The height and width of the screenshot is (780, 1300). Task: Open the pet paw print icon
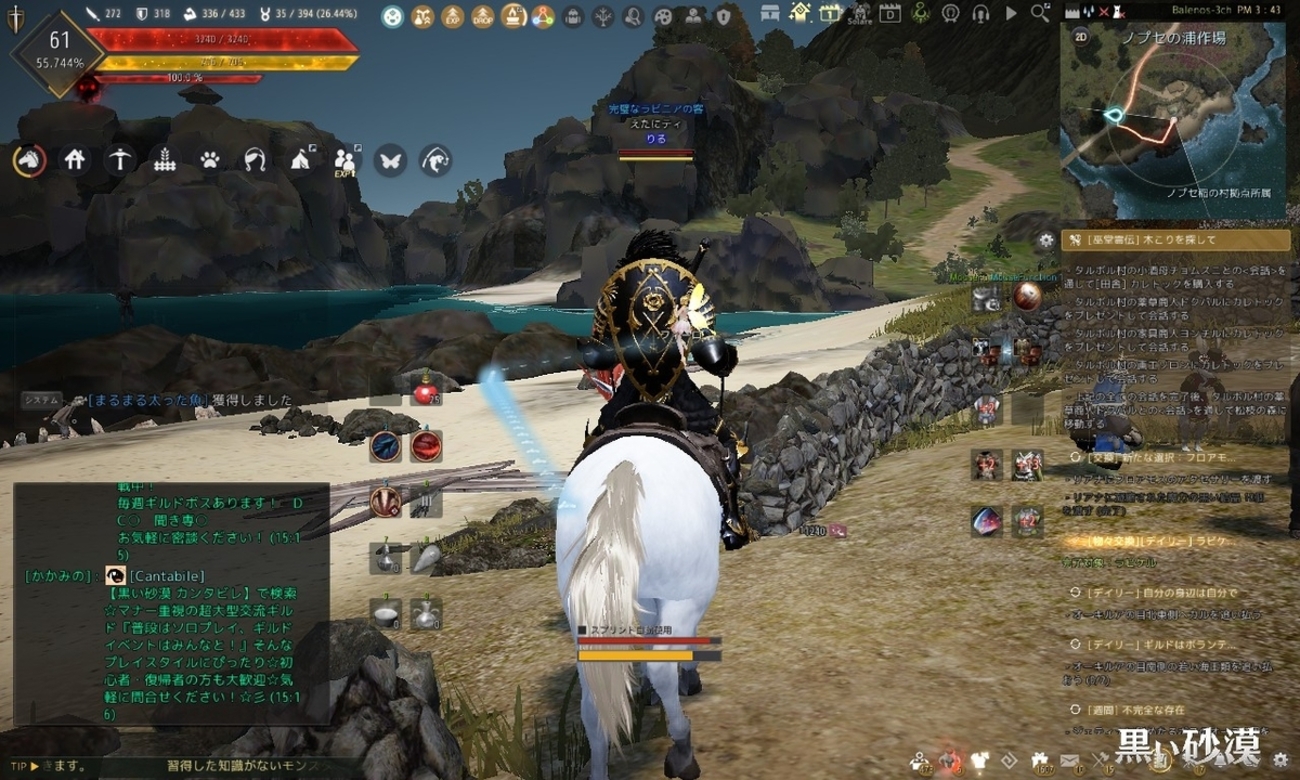coord(210,160)
